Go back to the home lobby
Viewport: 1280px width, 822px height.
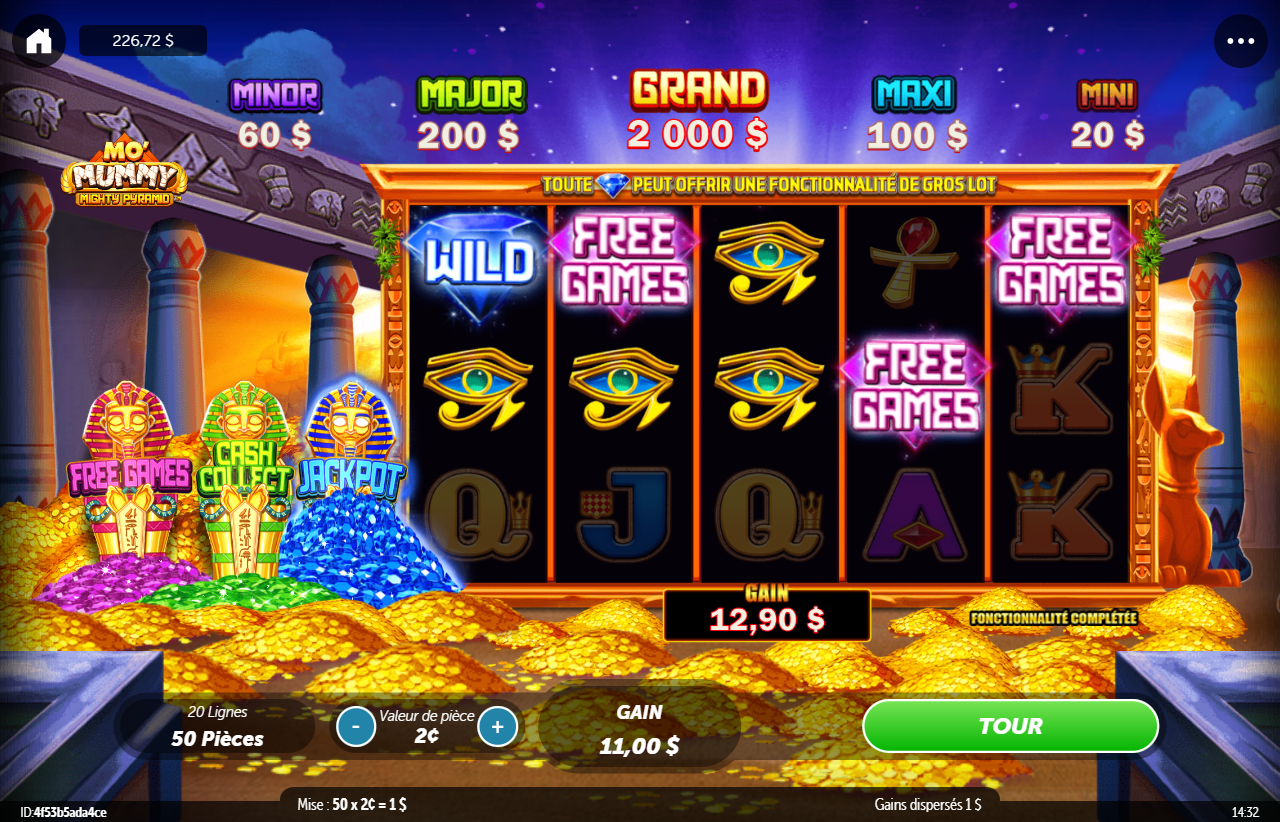39,41
